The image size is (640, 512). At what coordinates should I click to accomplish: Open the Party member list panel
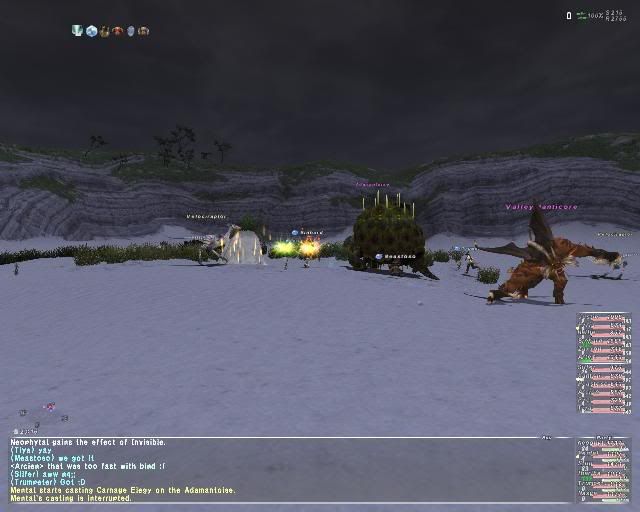(x=603, y=470)
